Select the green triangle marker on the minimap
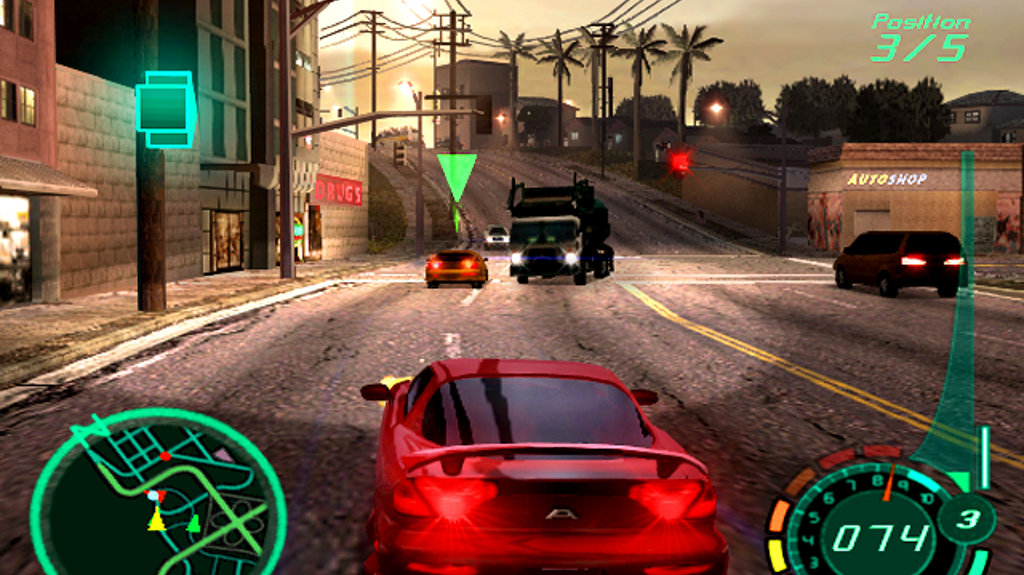The image size is (1024, 575). pyautogui.click(x=194, y=522)
